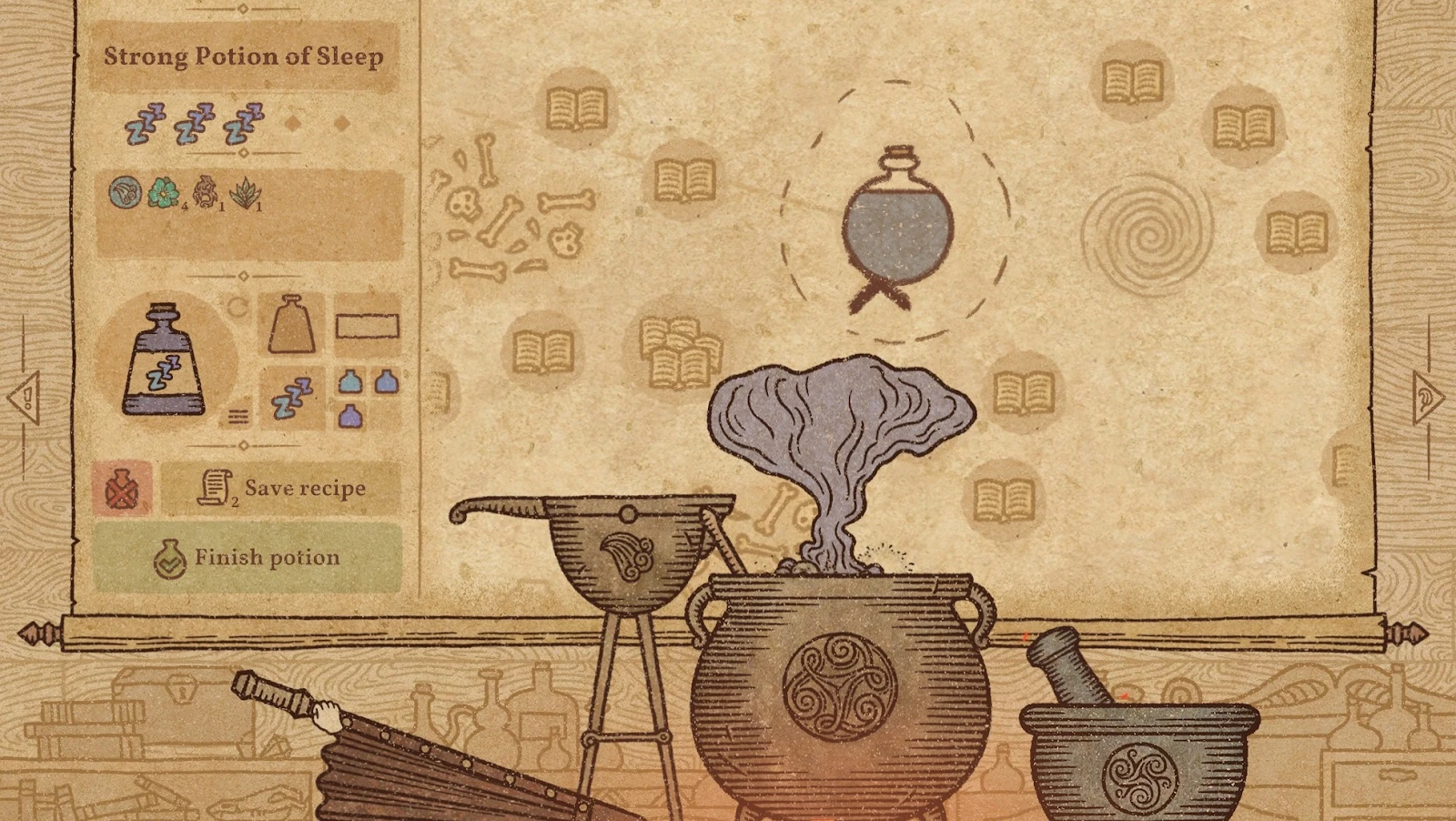Select the weight icon in bottle customization

click(x=291, y=323)
